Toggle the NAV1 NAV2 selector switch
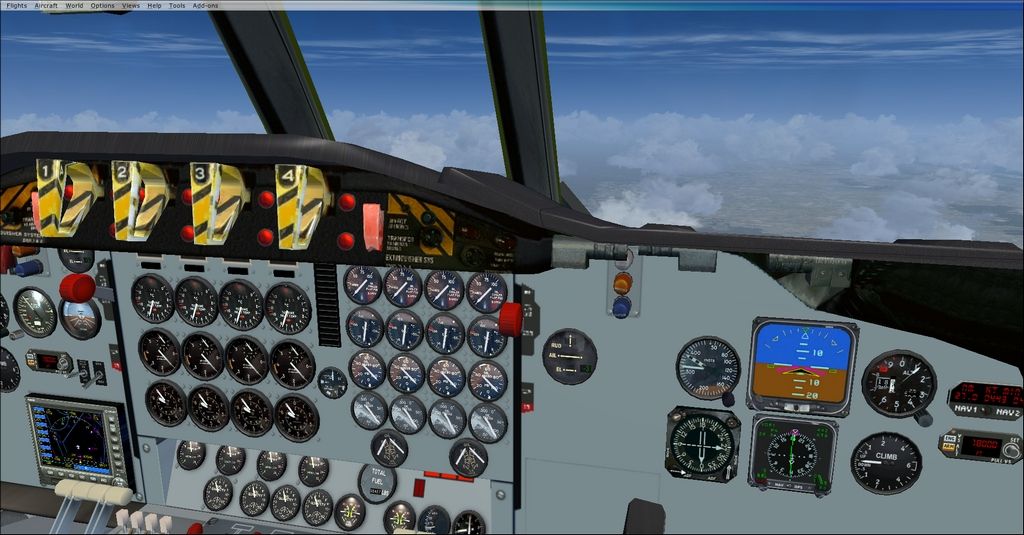 click(x=985, y=411)
